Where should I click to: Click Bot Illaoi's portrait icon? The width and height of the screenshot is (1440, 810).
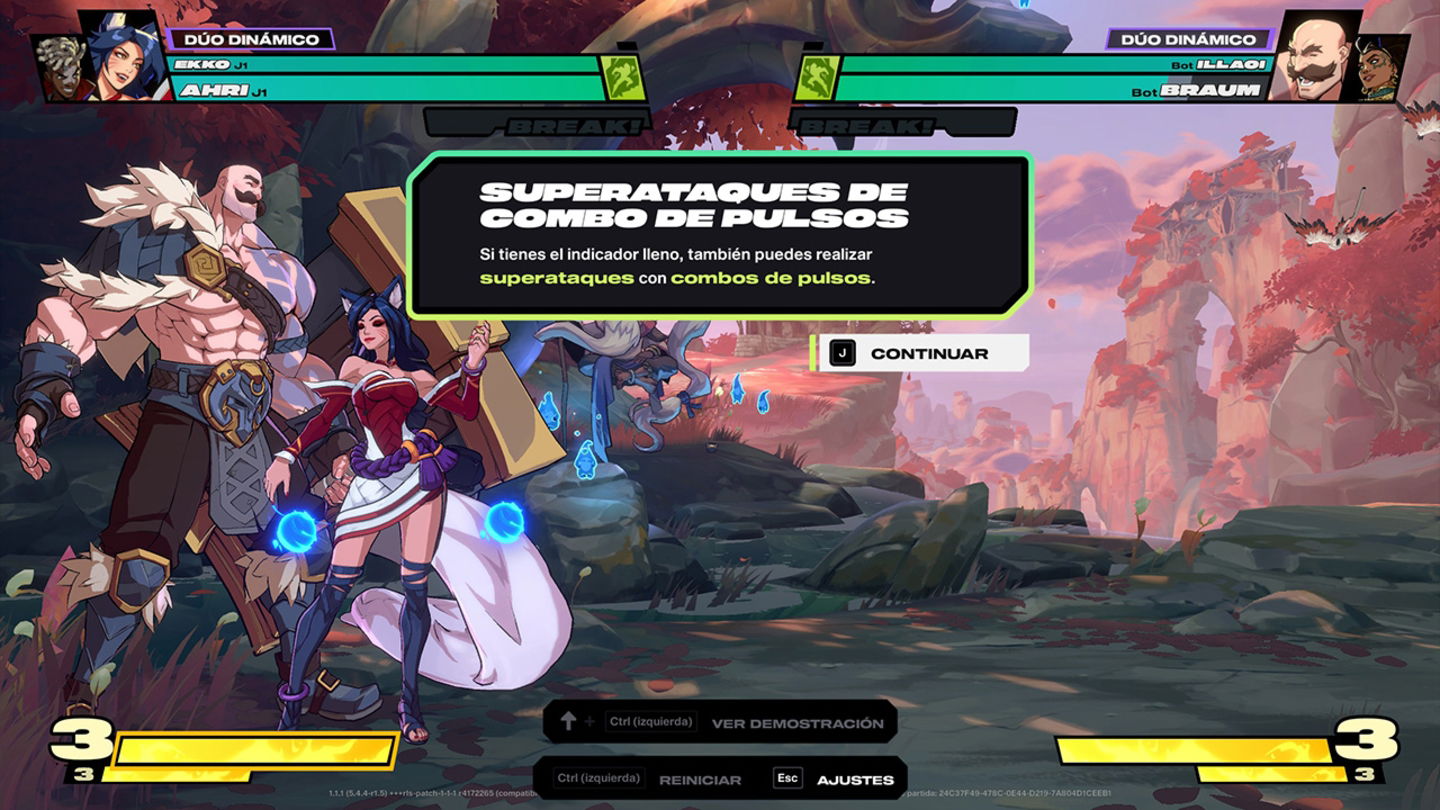click(x=1378, y=66)
